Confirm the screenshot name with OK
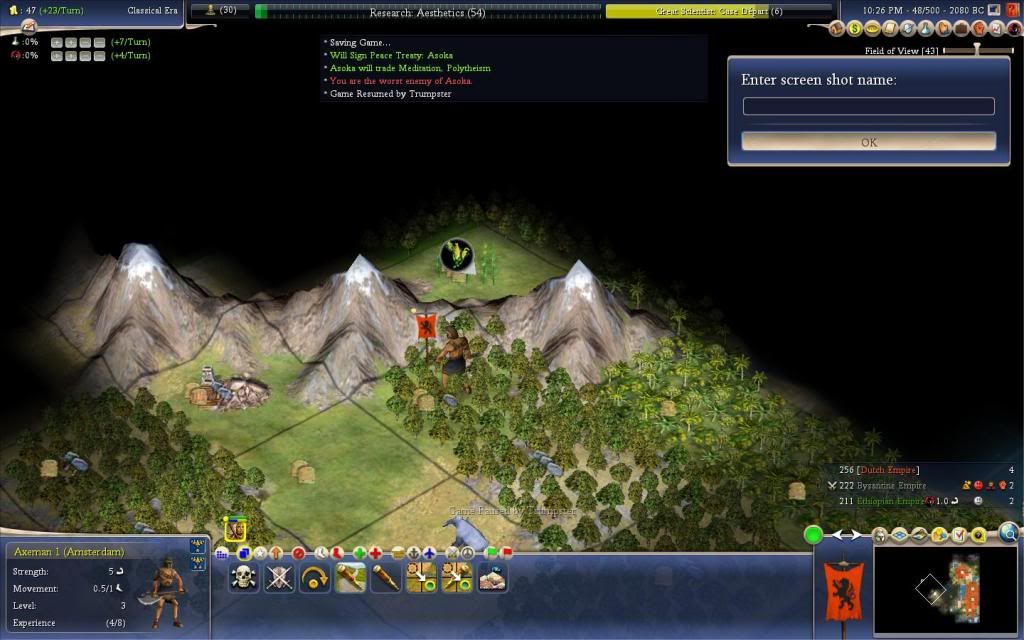1024x640 pixels. [x=868, y=142]
